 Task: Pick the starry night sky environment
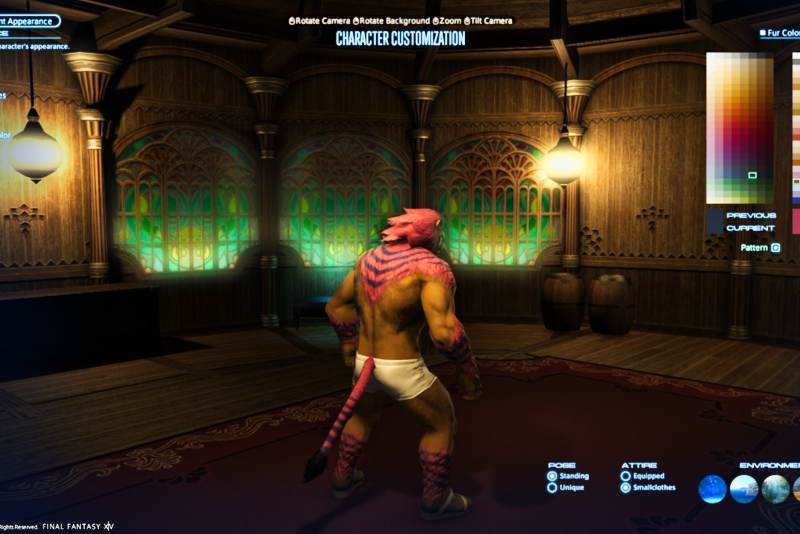tap(713, 489)
